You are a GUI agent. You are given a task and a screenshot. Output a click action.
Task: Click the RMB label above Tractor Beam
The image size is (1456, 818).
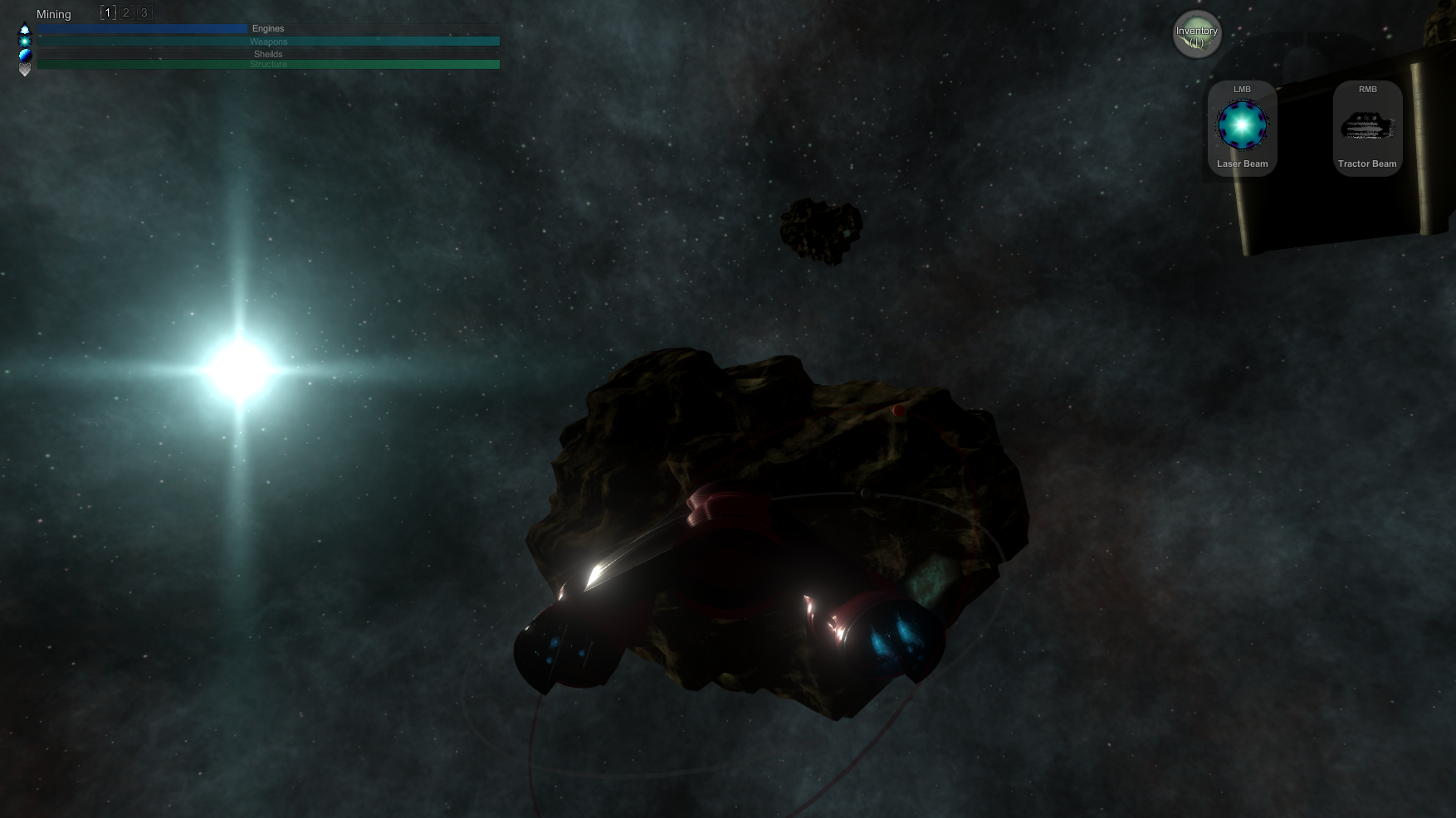tap(1367, 89)
